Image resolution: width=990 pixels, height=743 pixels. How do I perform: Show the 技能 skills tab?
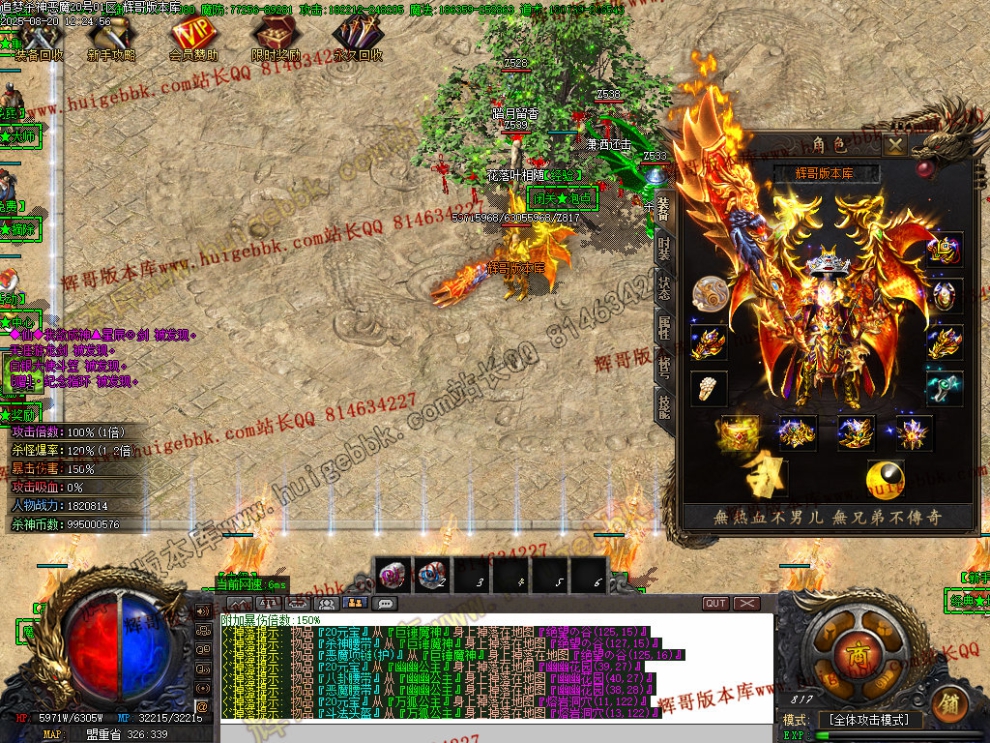(x=664, y=405)
